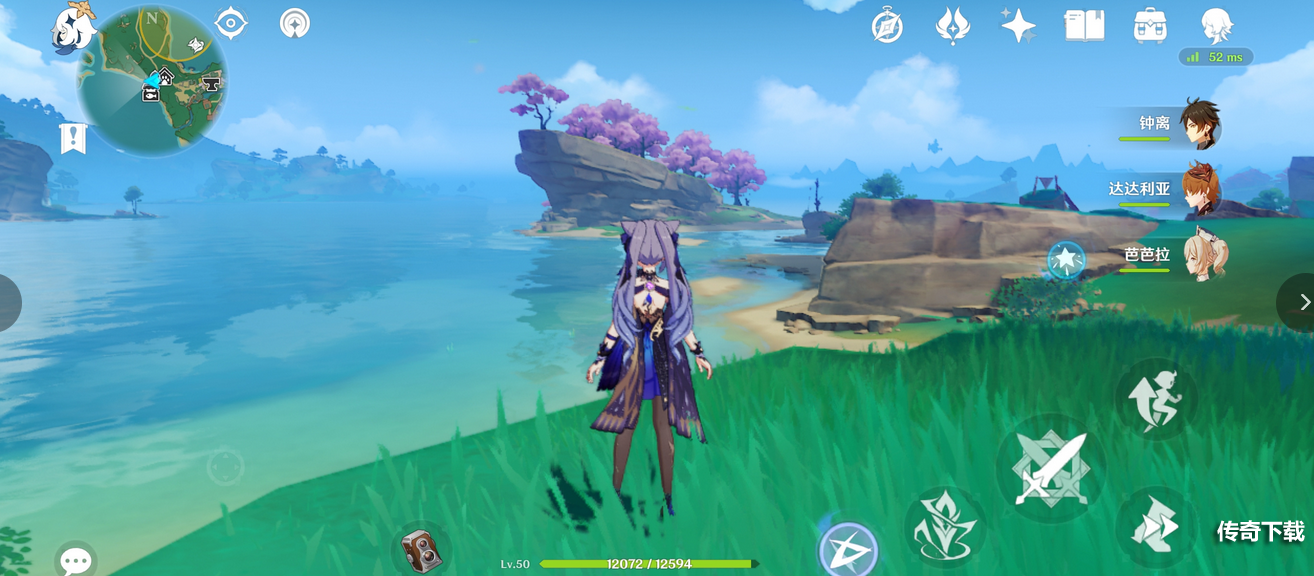This screenshot has width=1314, height=576.
Task: Switch to party member 达达利亚
Action: pyautogui.click(x=1198, y=189)
